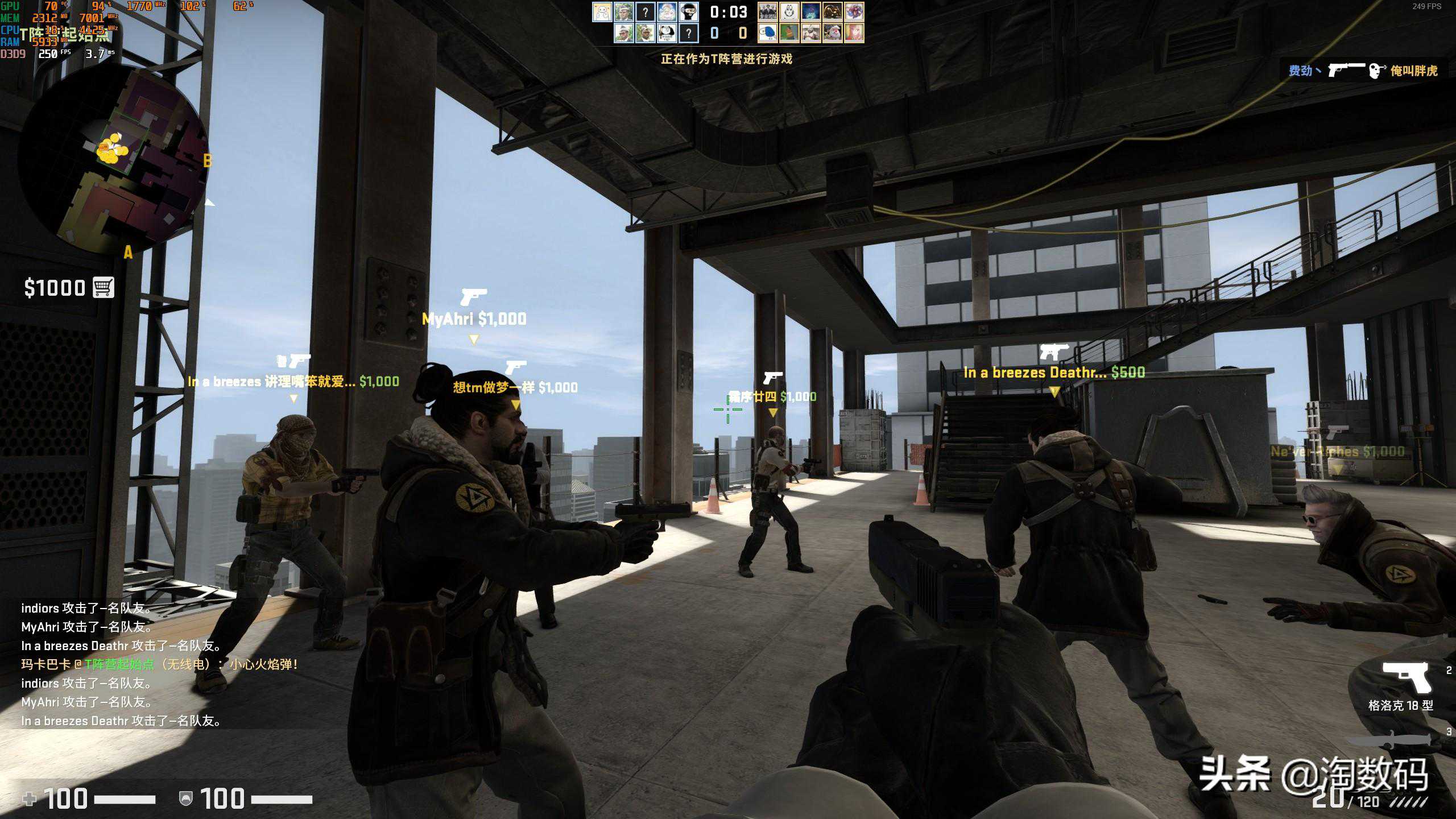
Task: Select the group-in-suits player avatar
Action: click(767, 12)
